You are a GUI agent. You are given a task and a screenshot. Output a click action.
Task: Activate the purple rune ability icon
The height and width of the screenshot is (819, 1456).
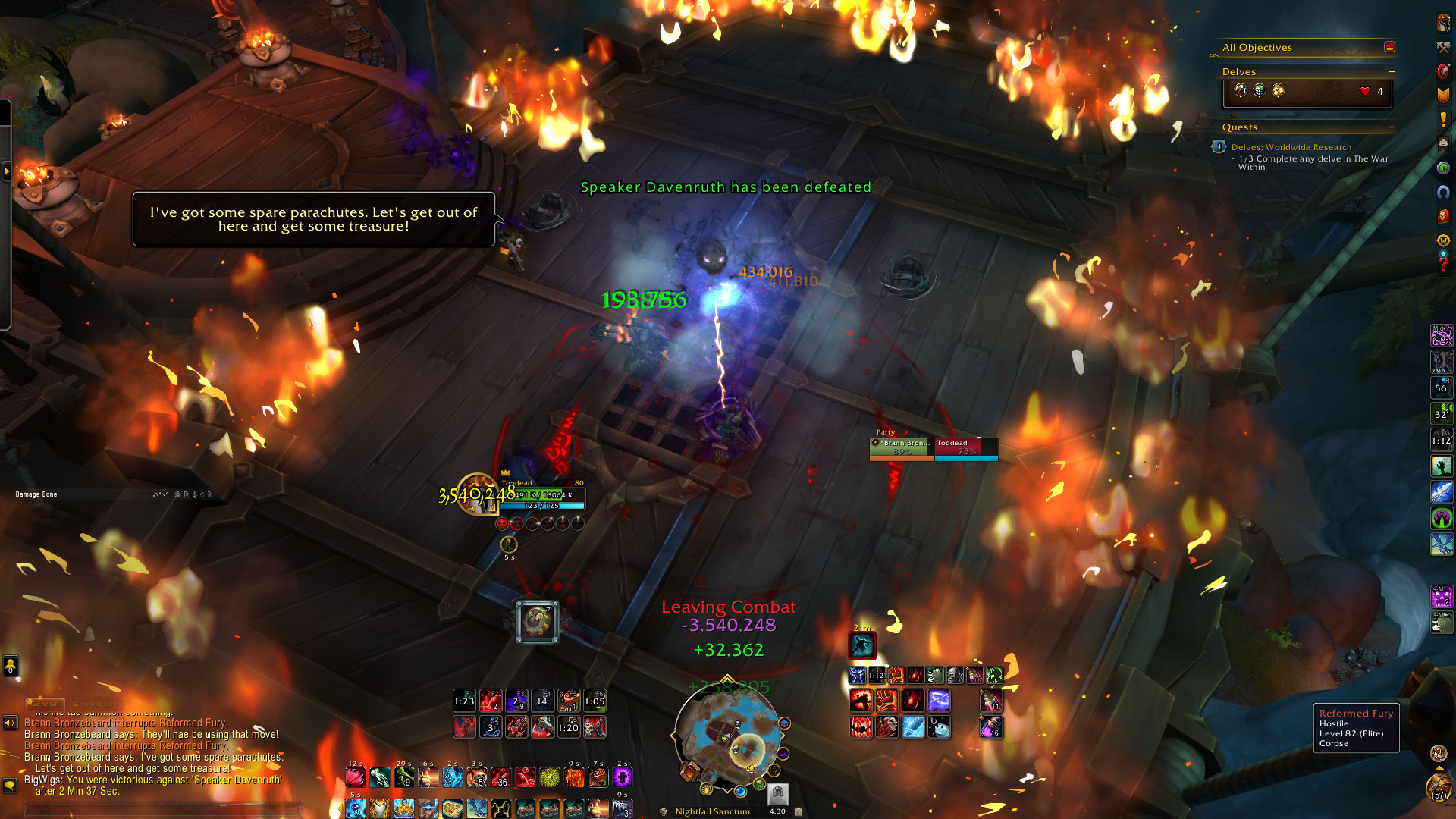tap(622, 777)
